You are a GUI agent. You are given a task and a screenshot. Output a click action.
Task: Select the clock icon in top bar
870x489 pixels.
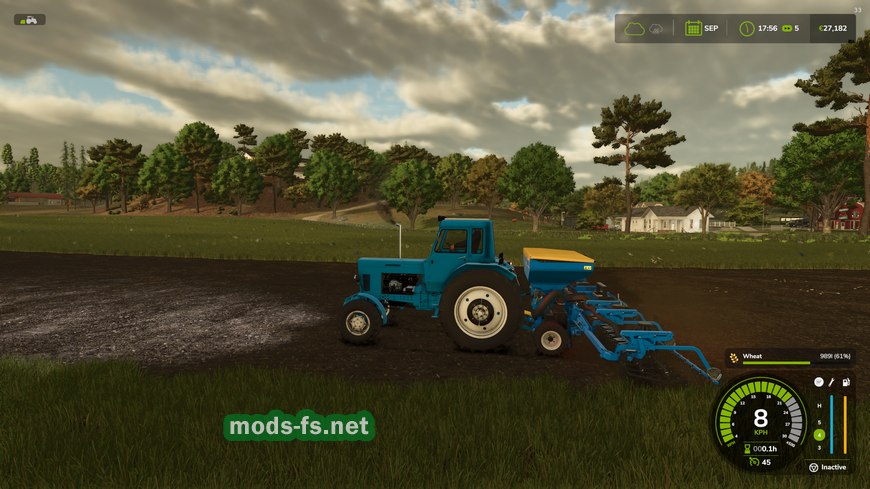click(x=746, y=28)
